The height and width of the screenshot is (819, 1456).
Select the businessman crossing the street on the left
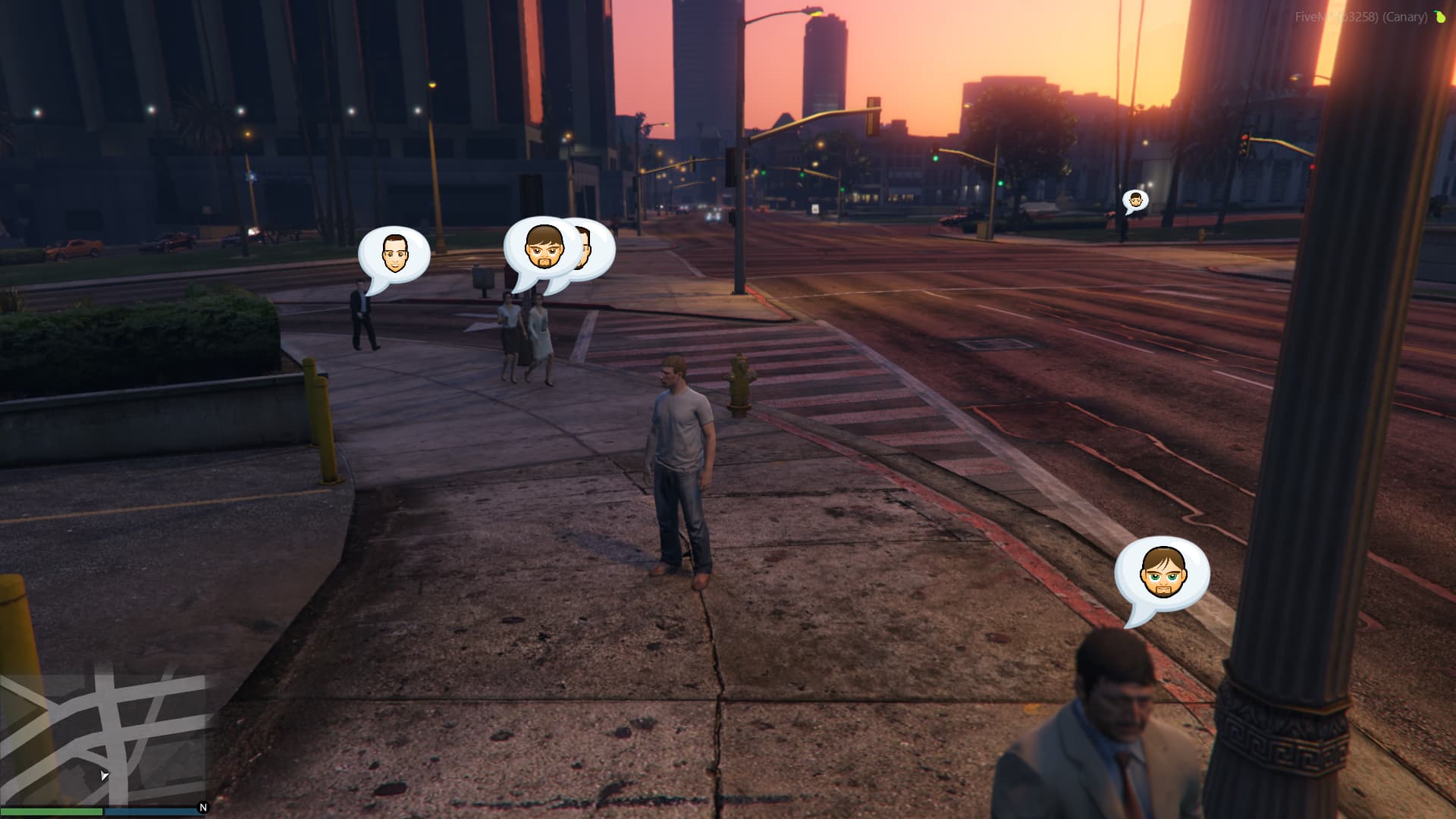coord(362,317)
